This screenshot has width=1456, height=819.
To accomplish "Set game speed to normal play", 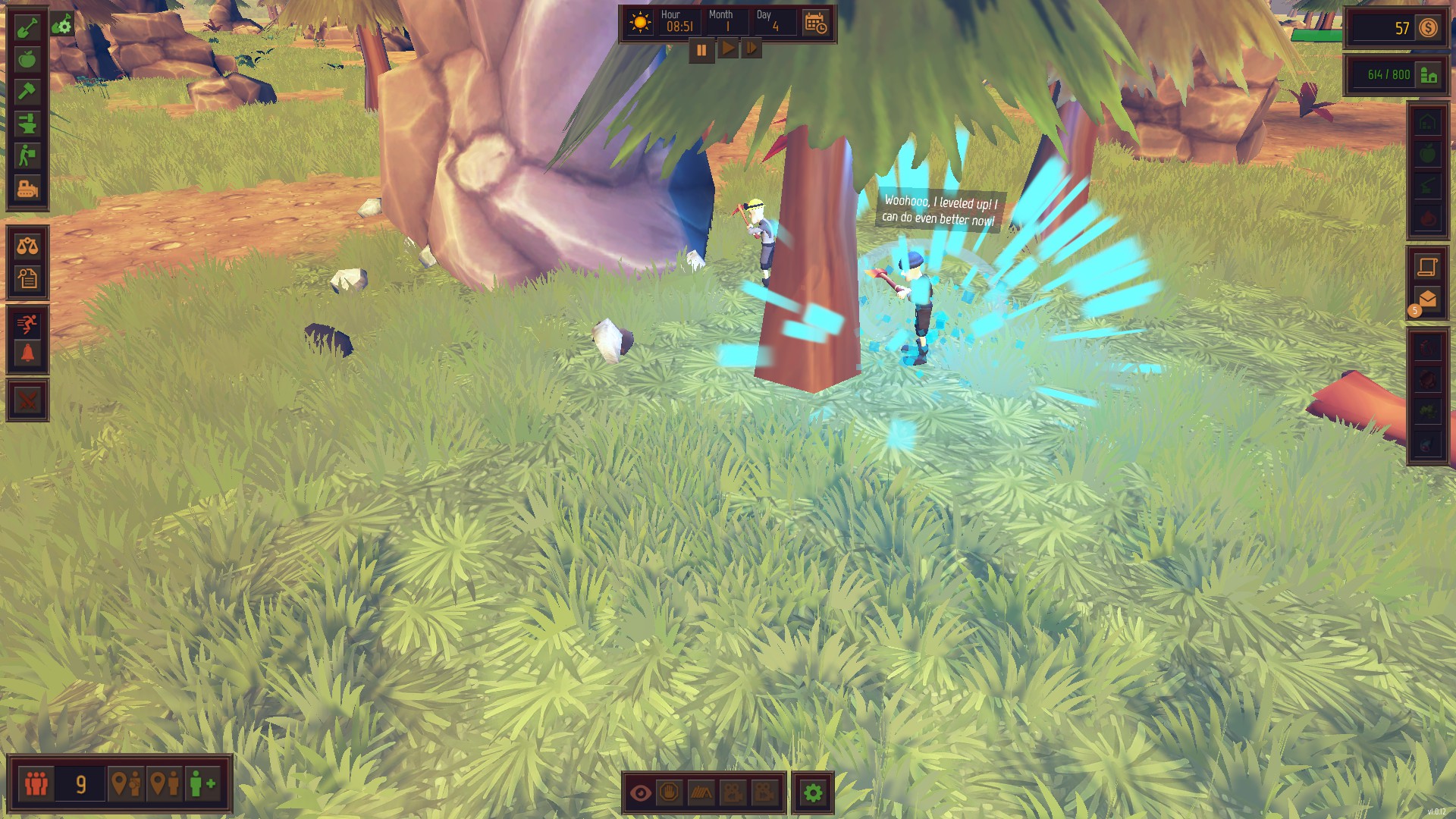I will coord(727,49).
